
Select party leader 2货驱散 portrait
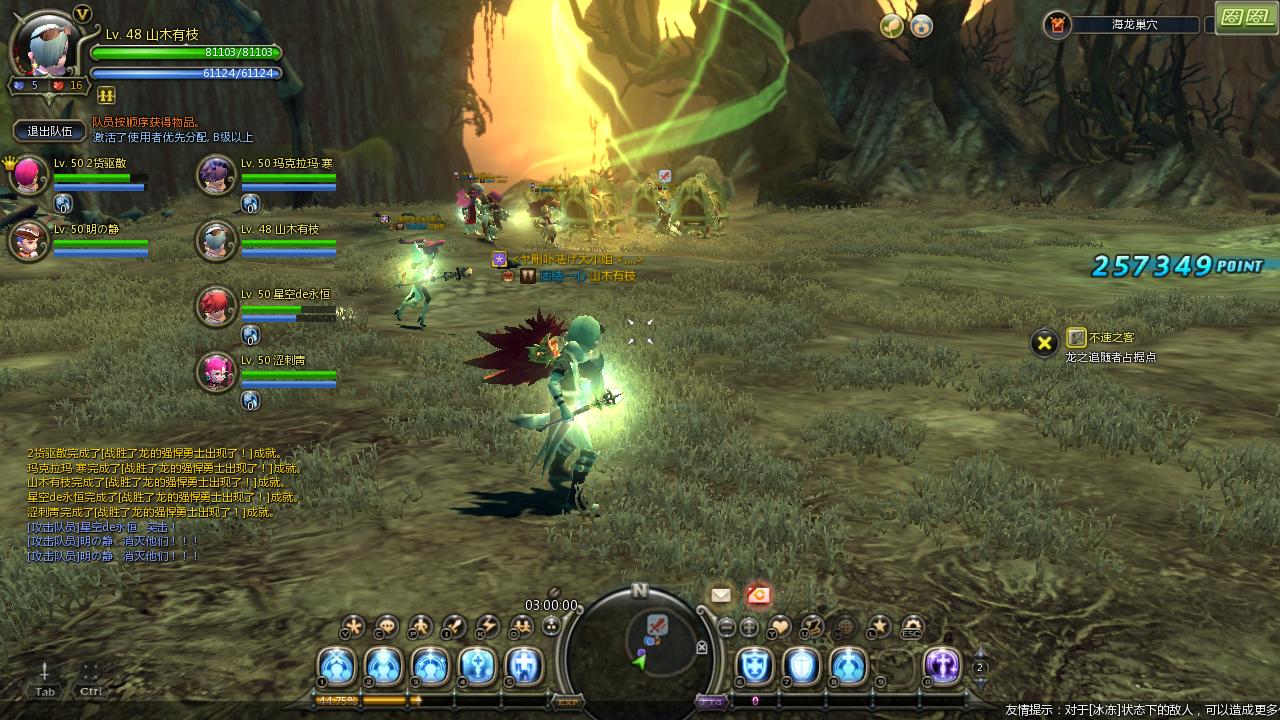tap(30, 176)
